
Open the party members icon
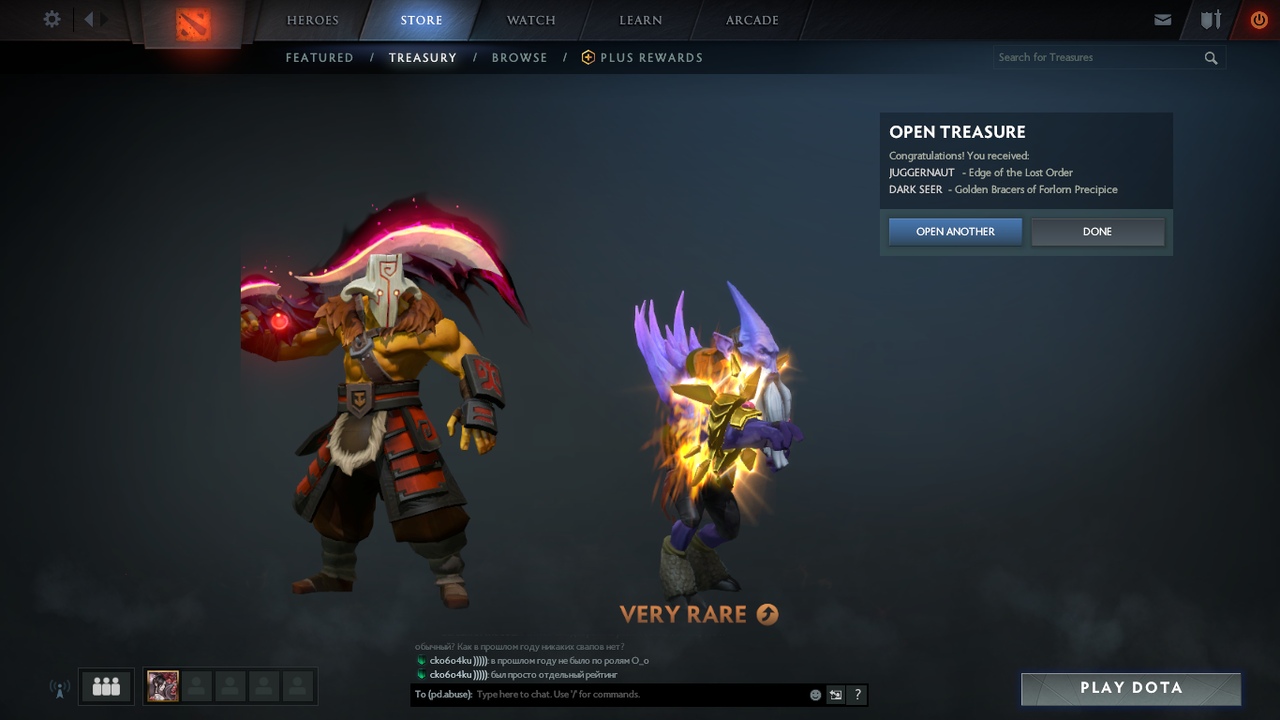pos(106,686)
